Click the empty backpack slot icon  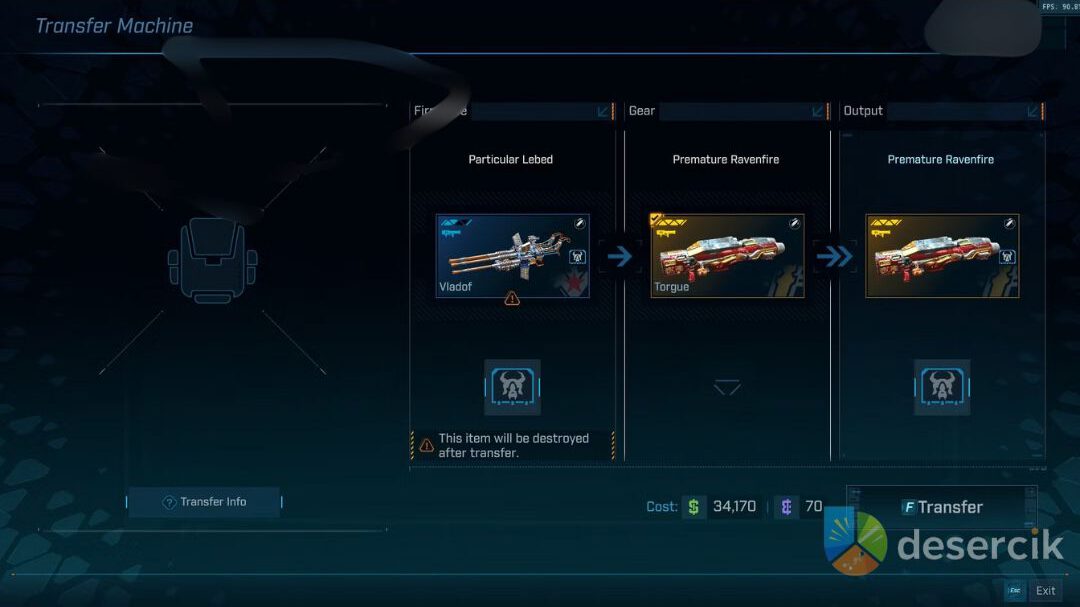click(x=212, y=260)
